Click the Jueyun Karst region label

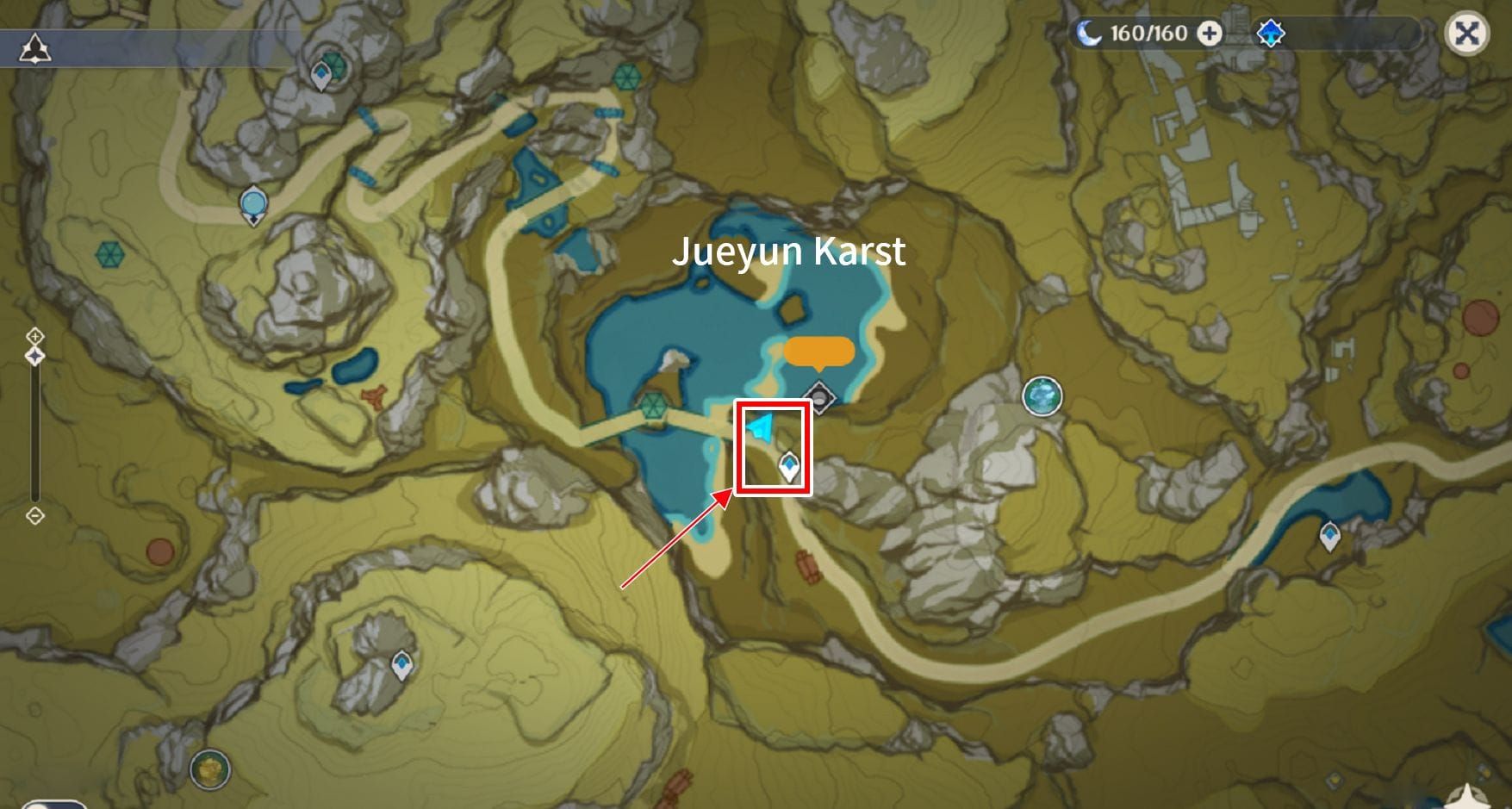790,252
